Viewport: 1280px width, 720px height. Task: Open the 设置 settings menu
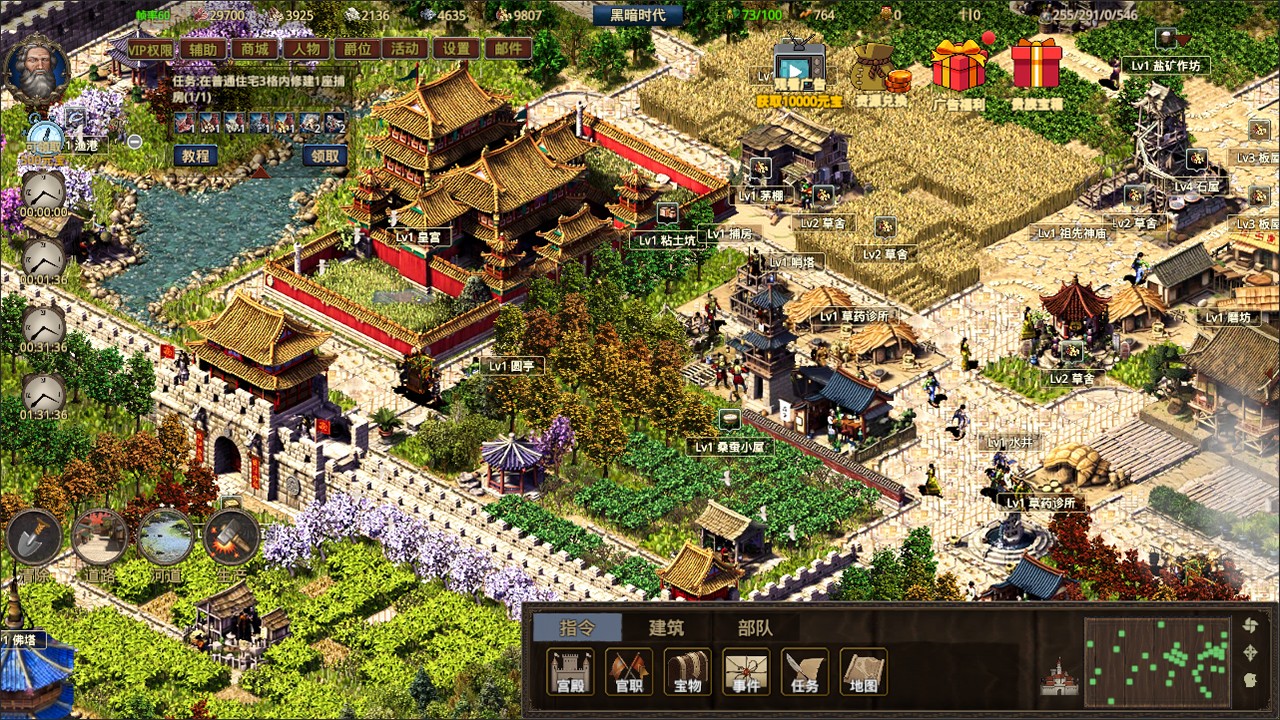457,49
